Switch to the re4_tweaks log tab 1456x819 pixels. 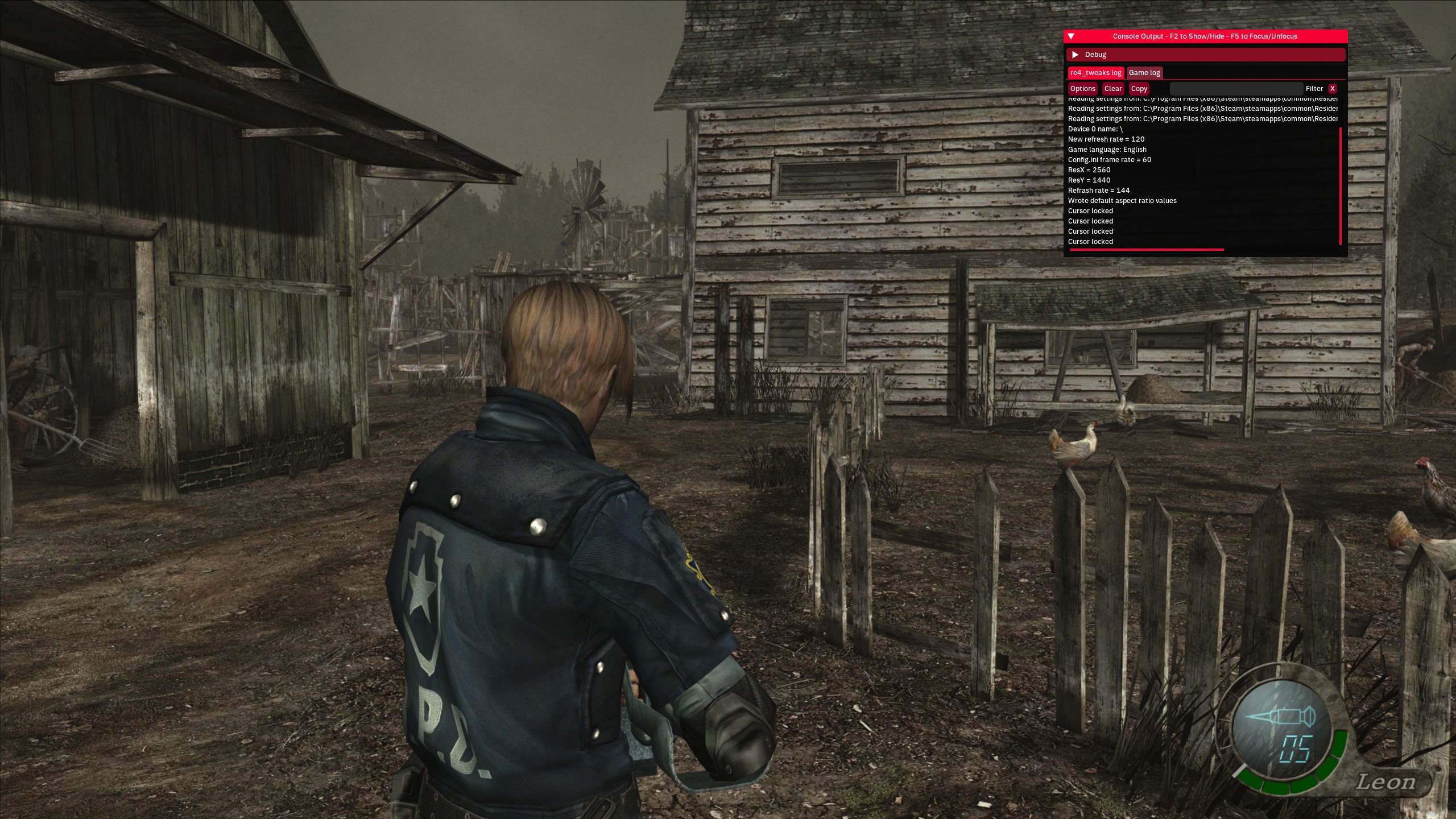pyautogui.click(x=1095, y=73)
